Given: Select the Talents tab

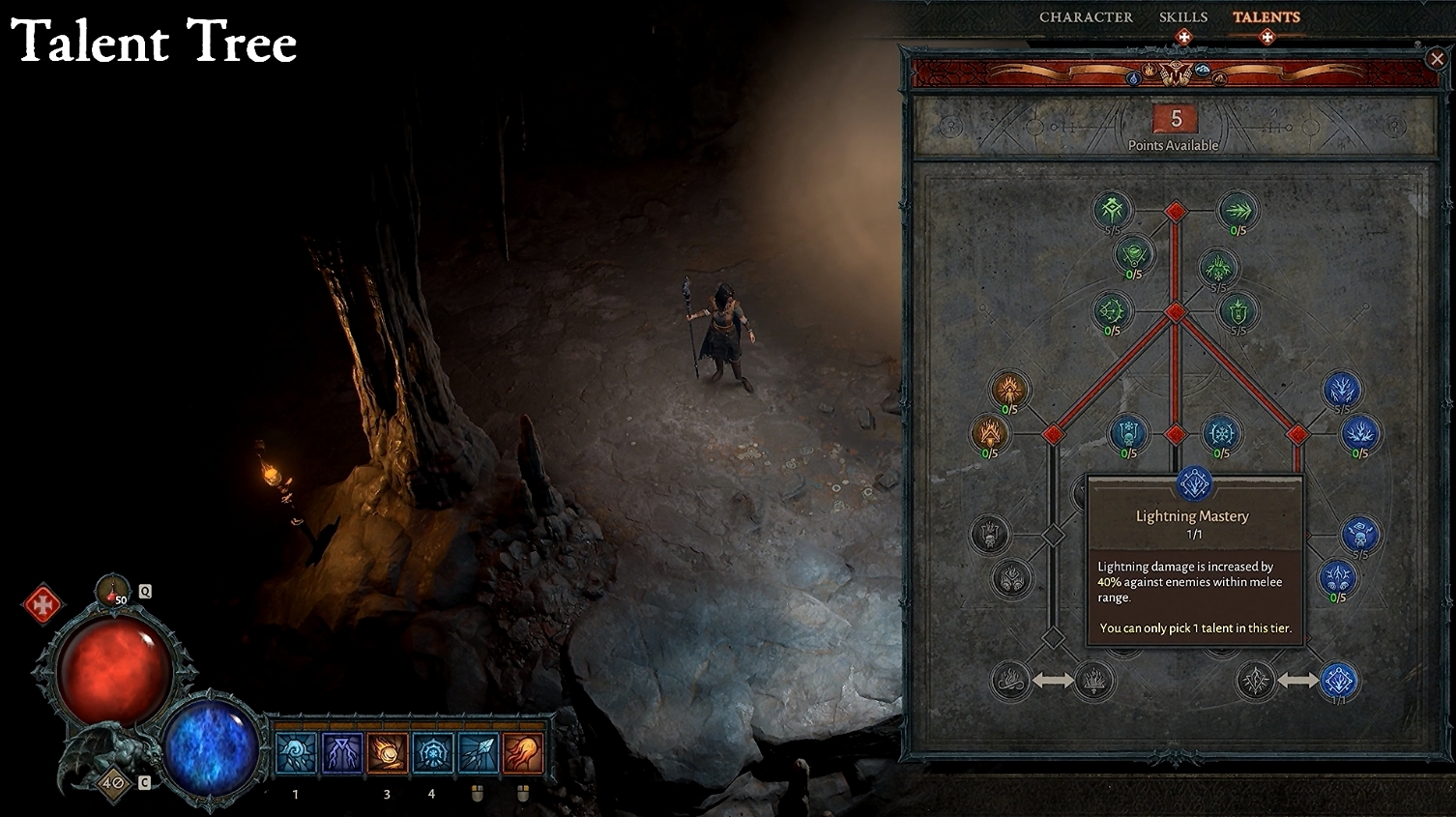Looking at the screenshot, I should point(1266,17).
